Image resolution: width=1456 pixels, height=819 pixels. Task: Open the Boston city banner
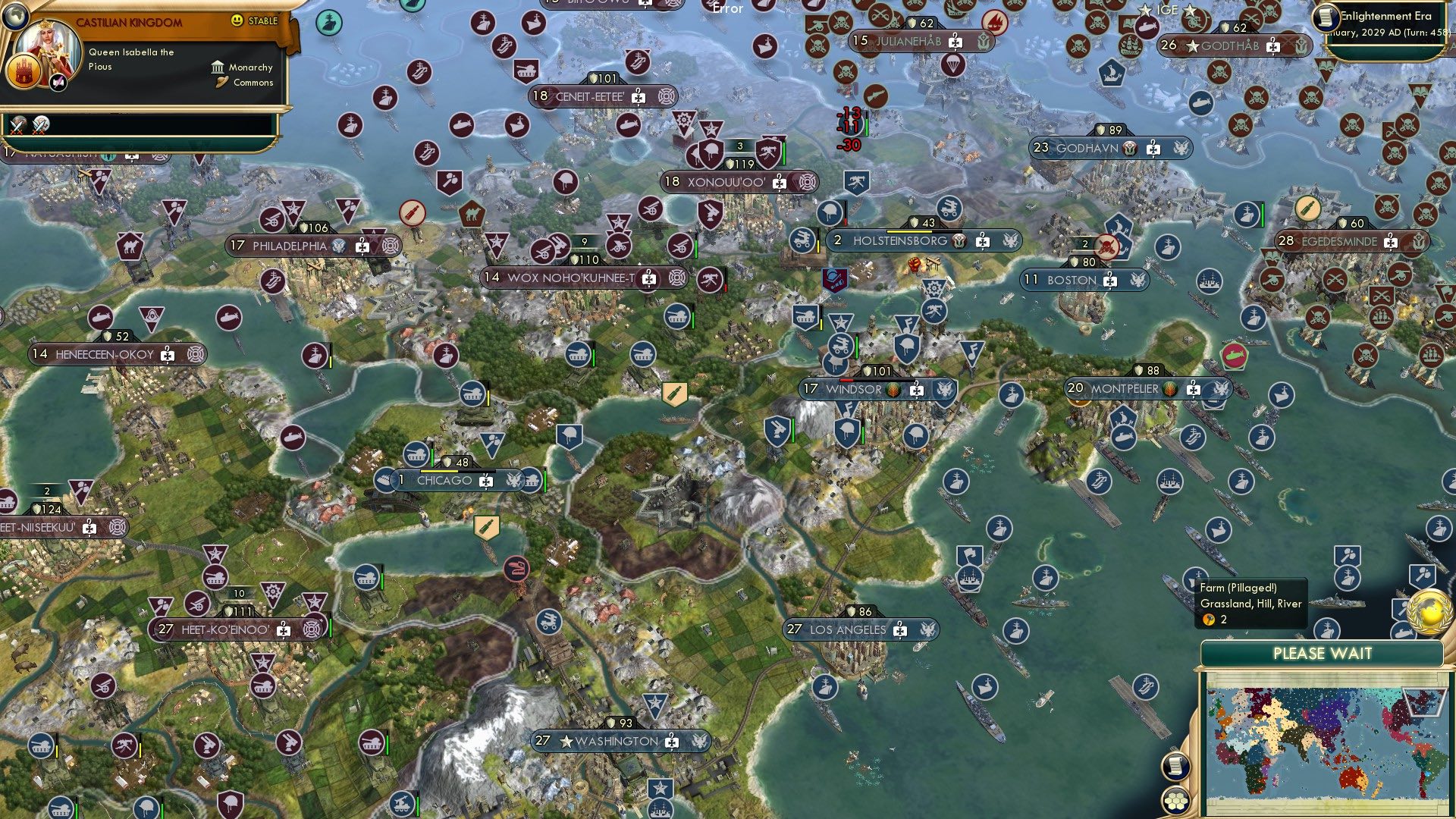coord(1072,280)
